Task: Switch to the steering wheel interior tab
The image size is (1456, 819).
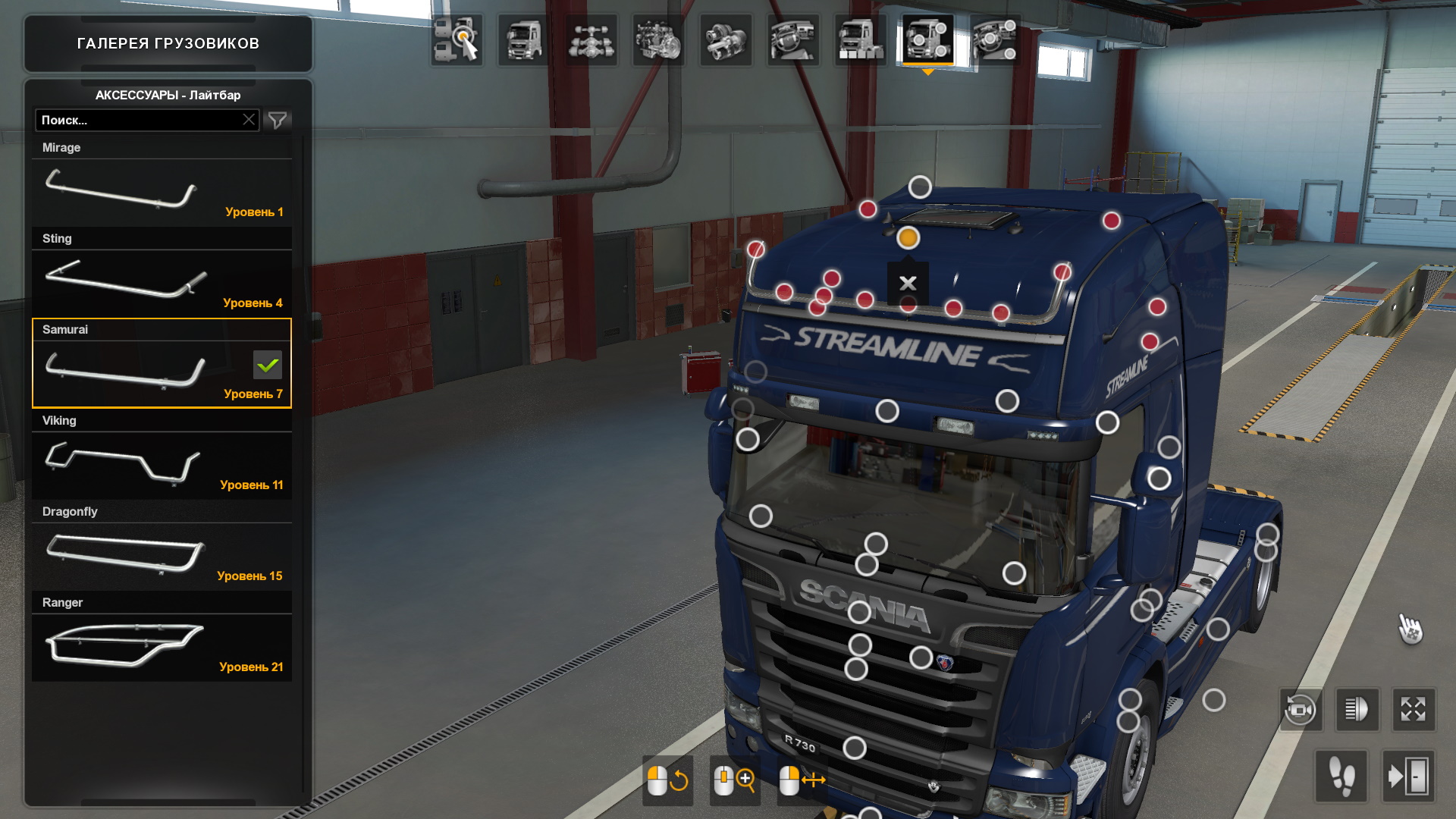Action: (792, 39)
